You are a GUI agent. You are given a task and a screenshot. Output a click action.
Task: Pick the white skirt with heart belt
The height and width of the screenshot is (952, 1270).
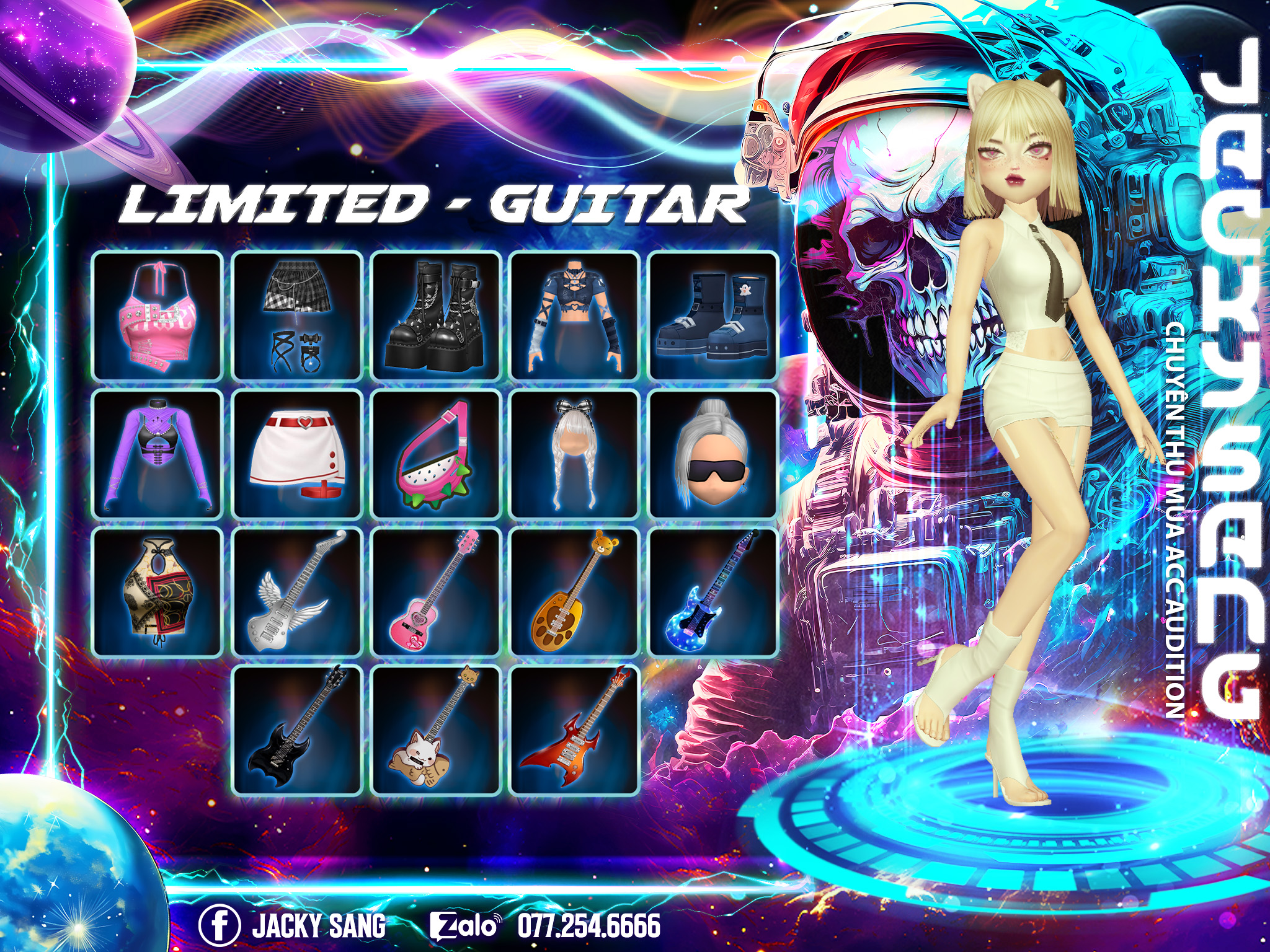click(x=297, y=454)
